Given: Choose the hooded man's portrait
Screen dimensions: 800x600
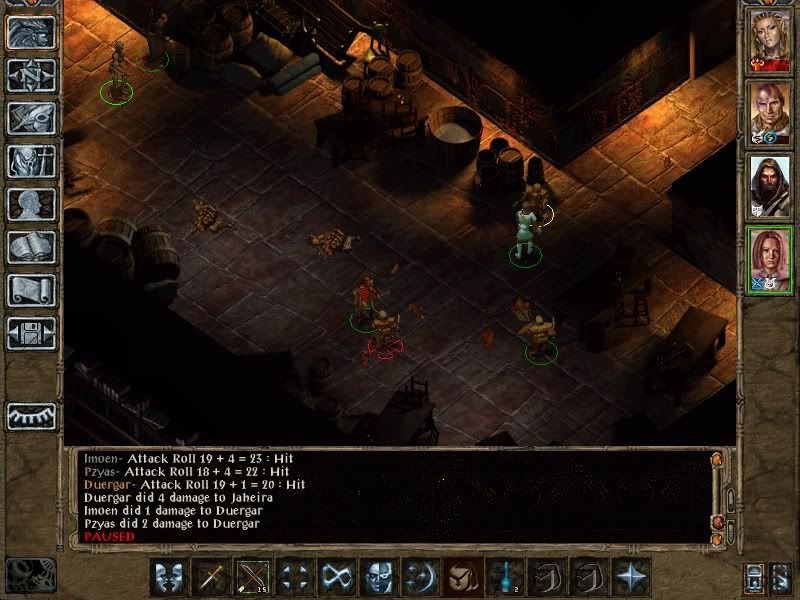Looking at the screenshot, I should (x=770, y=186).
